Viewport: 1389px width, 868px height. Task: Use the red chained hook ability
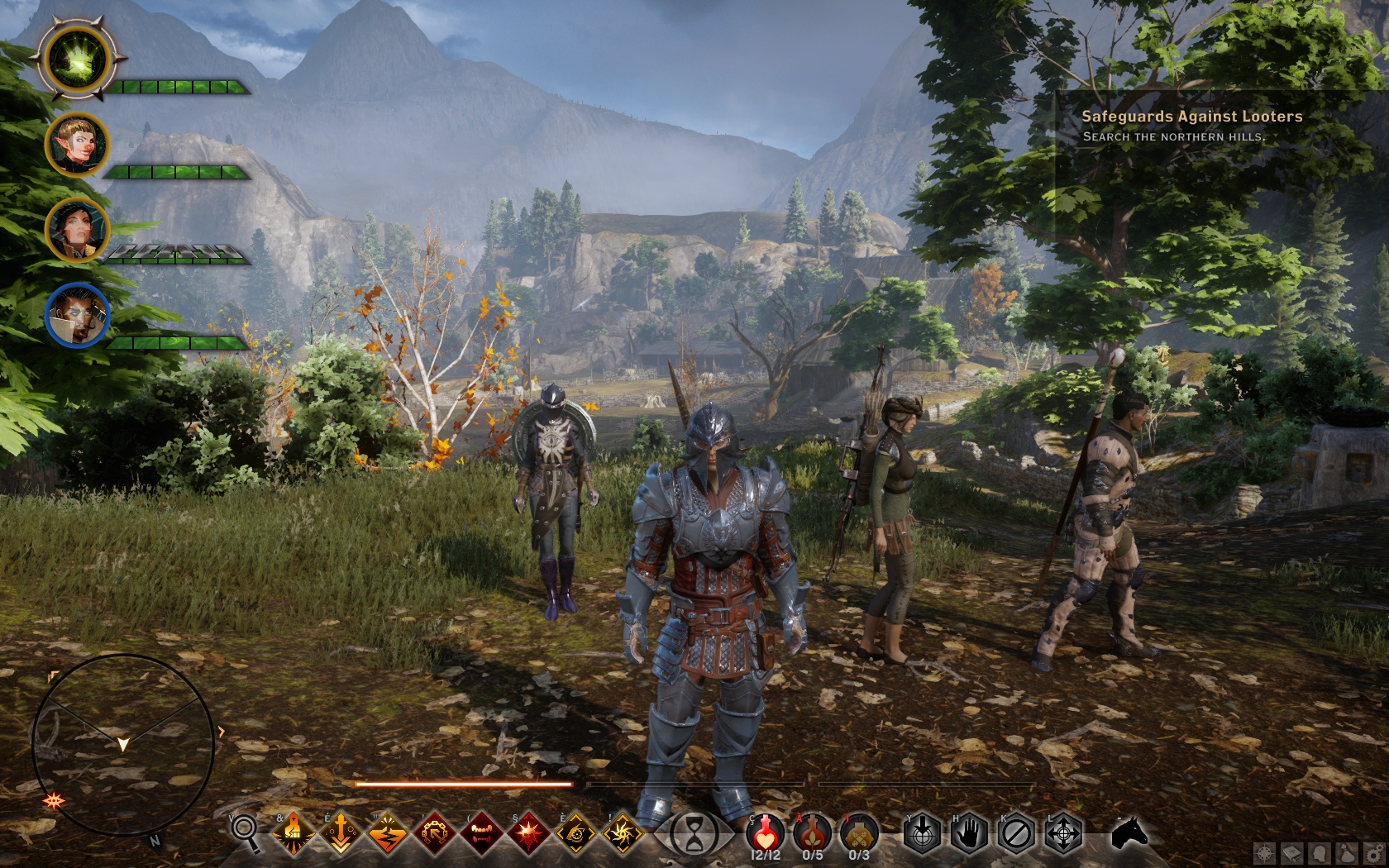[435, 833]
